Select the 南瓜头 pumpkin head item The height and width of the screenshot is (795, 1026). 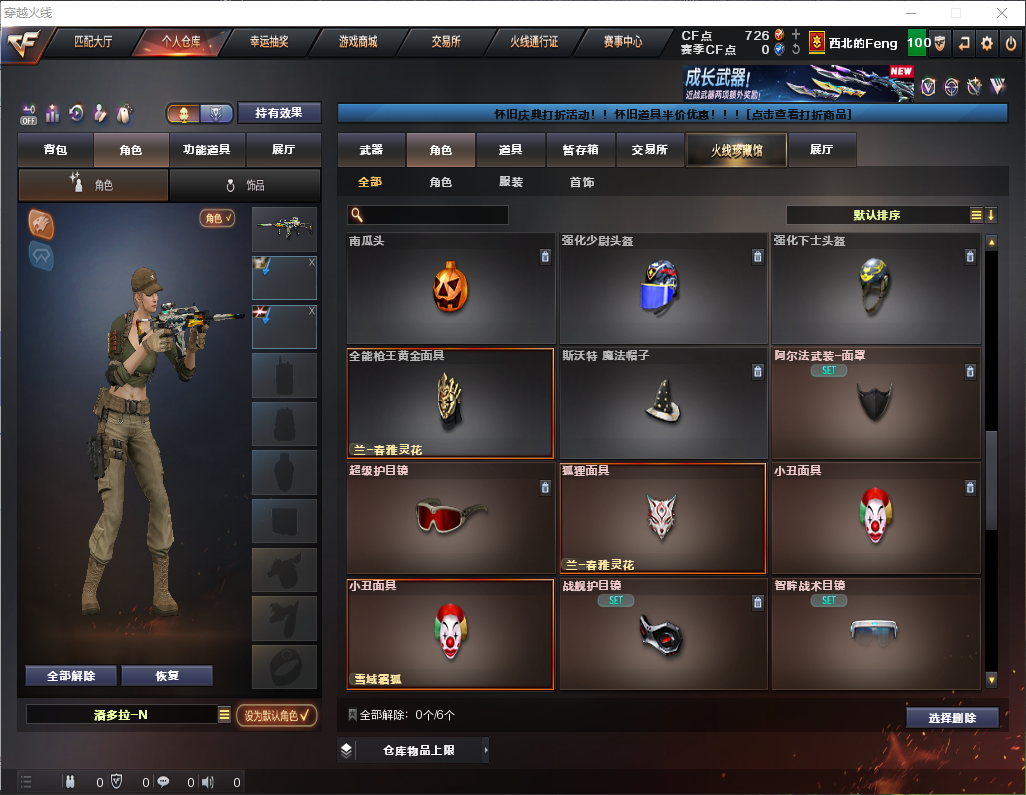click(x=450, y=289)
